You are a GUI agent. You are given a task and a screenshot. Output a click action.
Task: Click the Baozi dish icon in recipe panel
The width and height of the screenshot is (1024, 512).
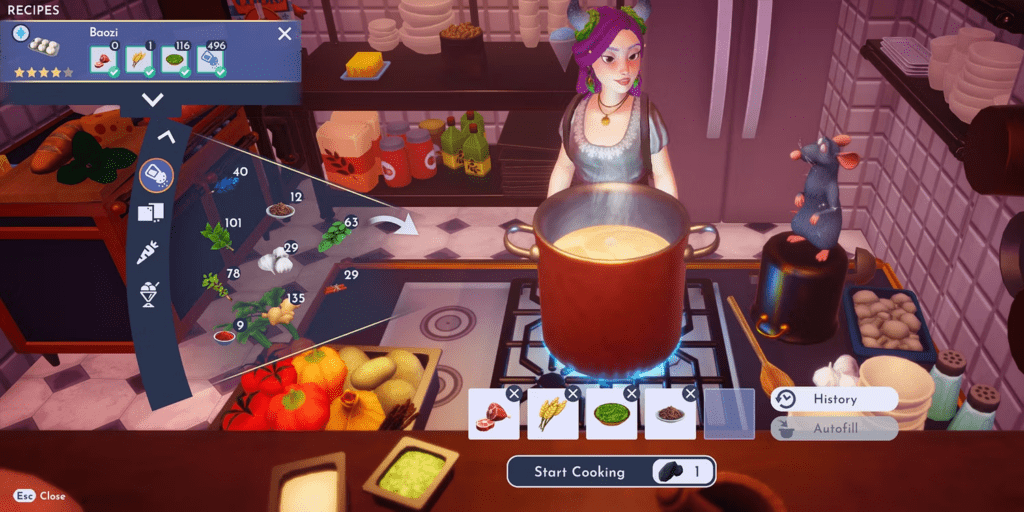(42, 49)
